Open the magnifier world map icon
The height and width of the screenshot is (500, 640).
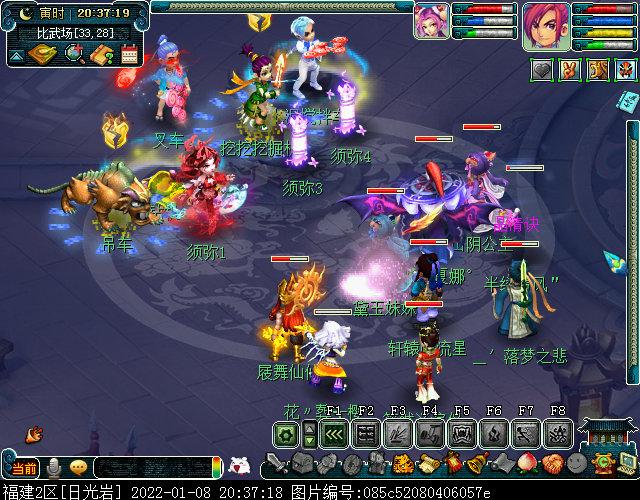73,54
